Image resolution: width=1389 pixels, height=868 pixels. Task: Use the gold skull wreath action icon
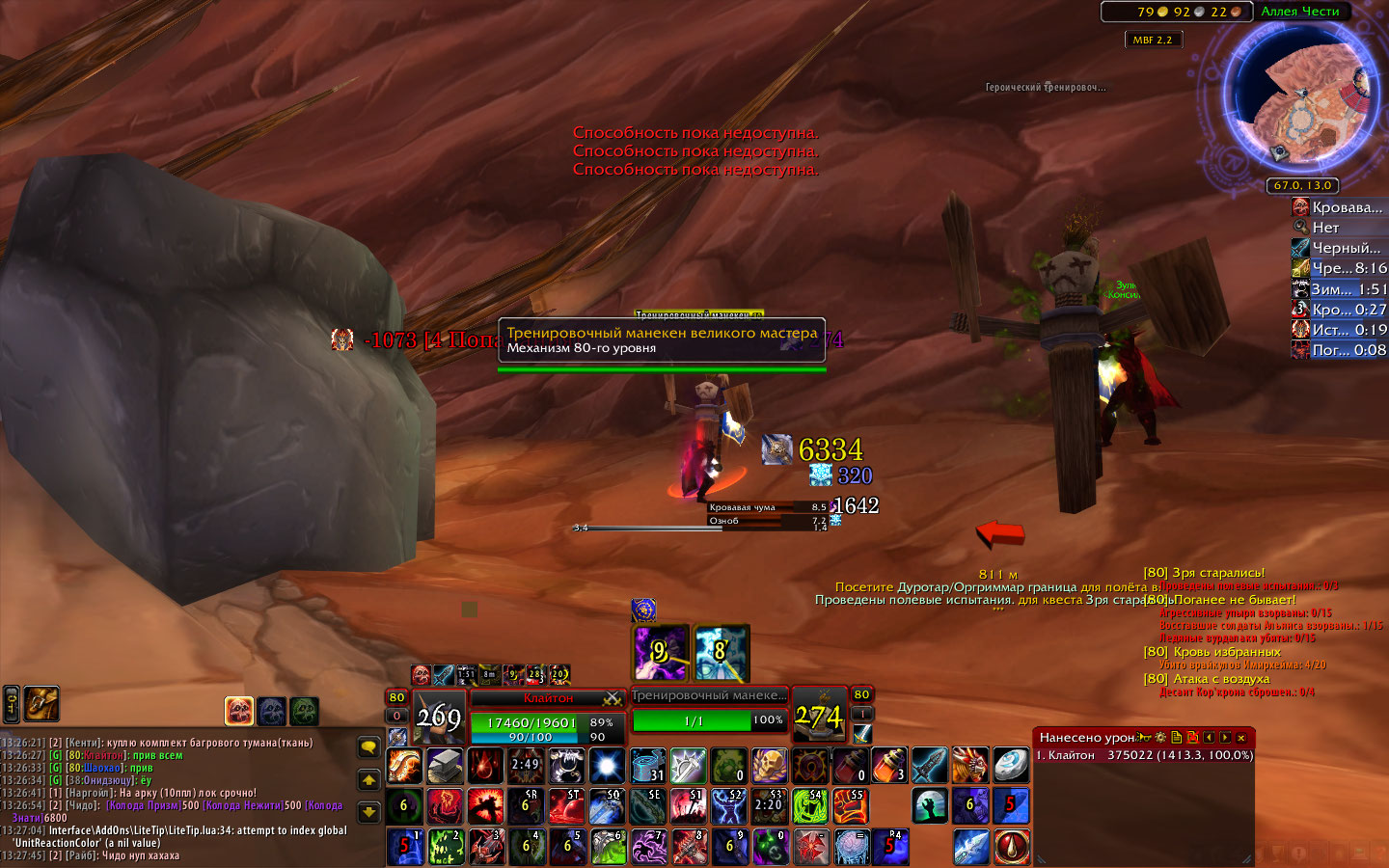pos(770,767)
